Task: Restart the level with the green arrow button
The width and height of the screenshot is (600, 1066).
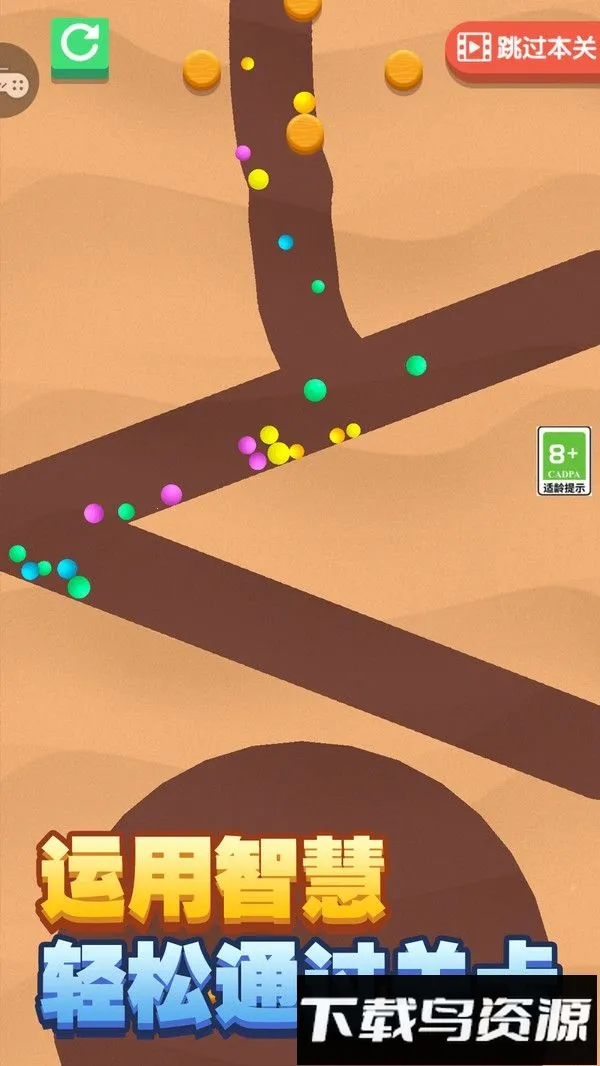Action: (80, 45)
